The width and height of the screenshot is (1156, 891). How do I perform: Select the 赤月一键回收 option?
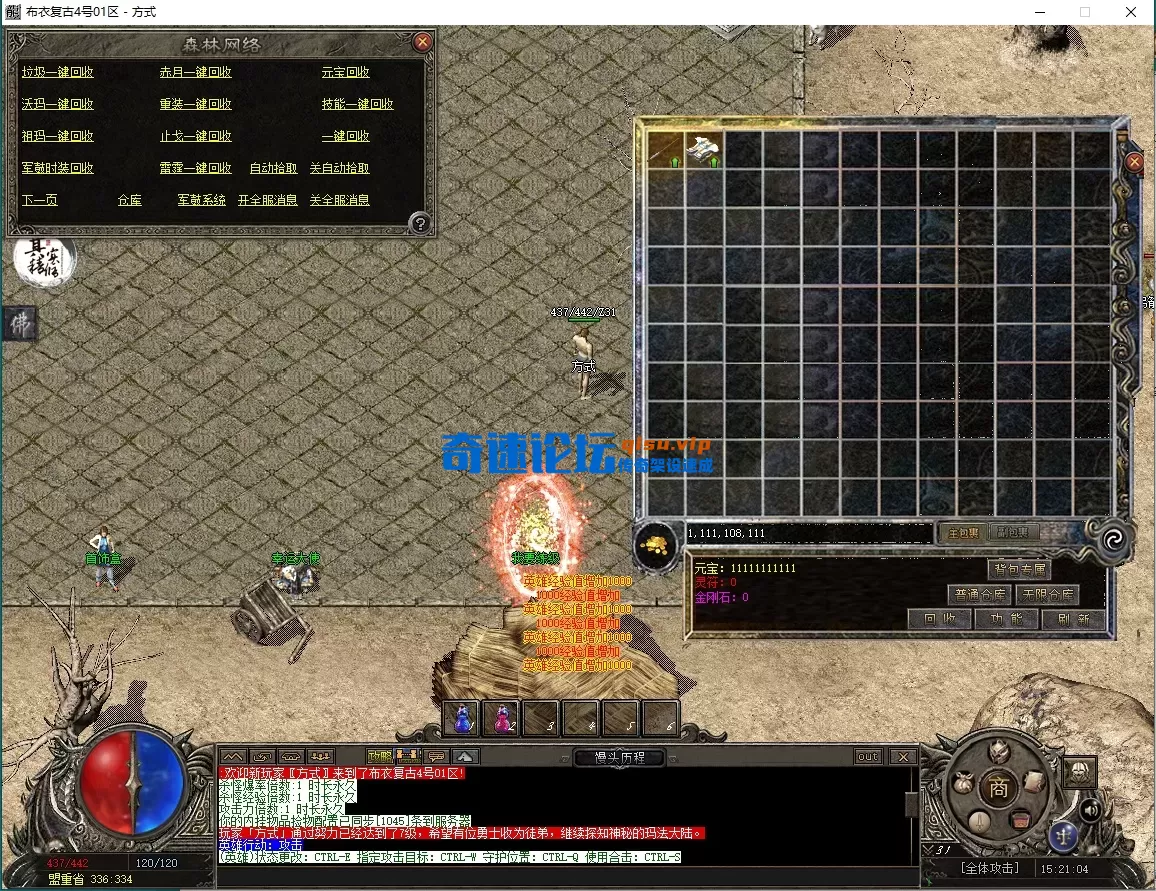(195, 72)
